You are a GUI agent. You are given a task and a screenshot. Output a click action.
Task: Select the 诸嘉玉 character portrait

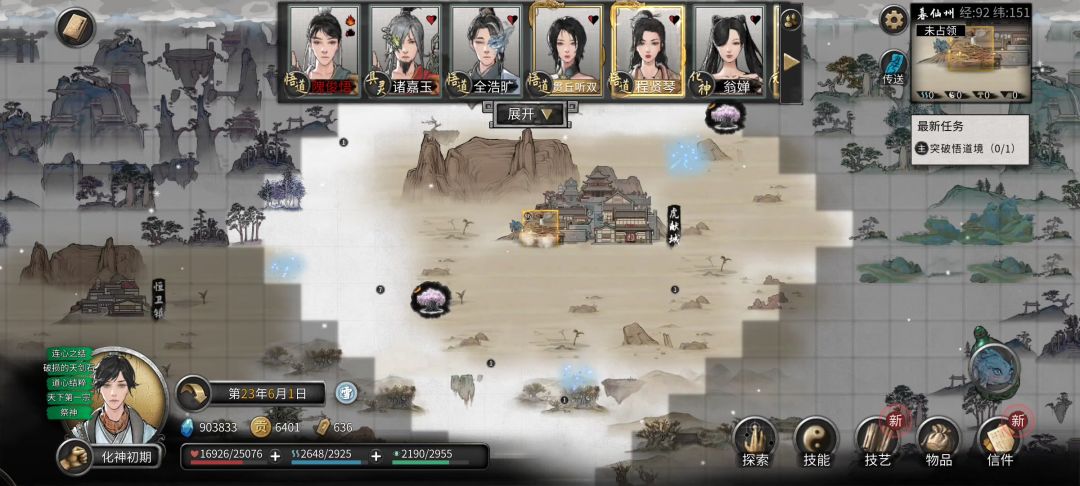click(405, 48)
